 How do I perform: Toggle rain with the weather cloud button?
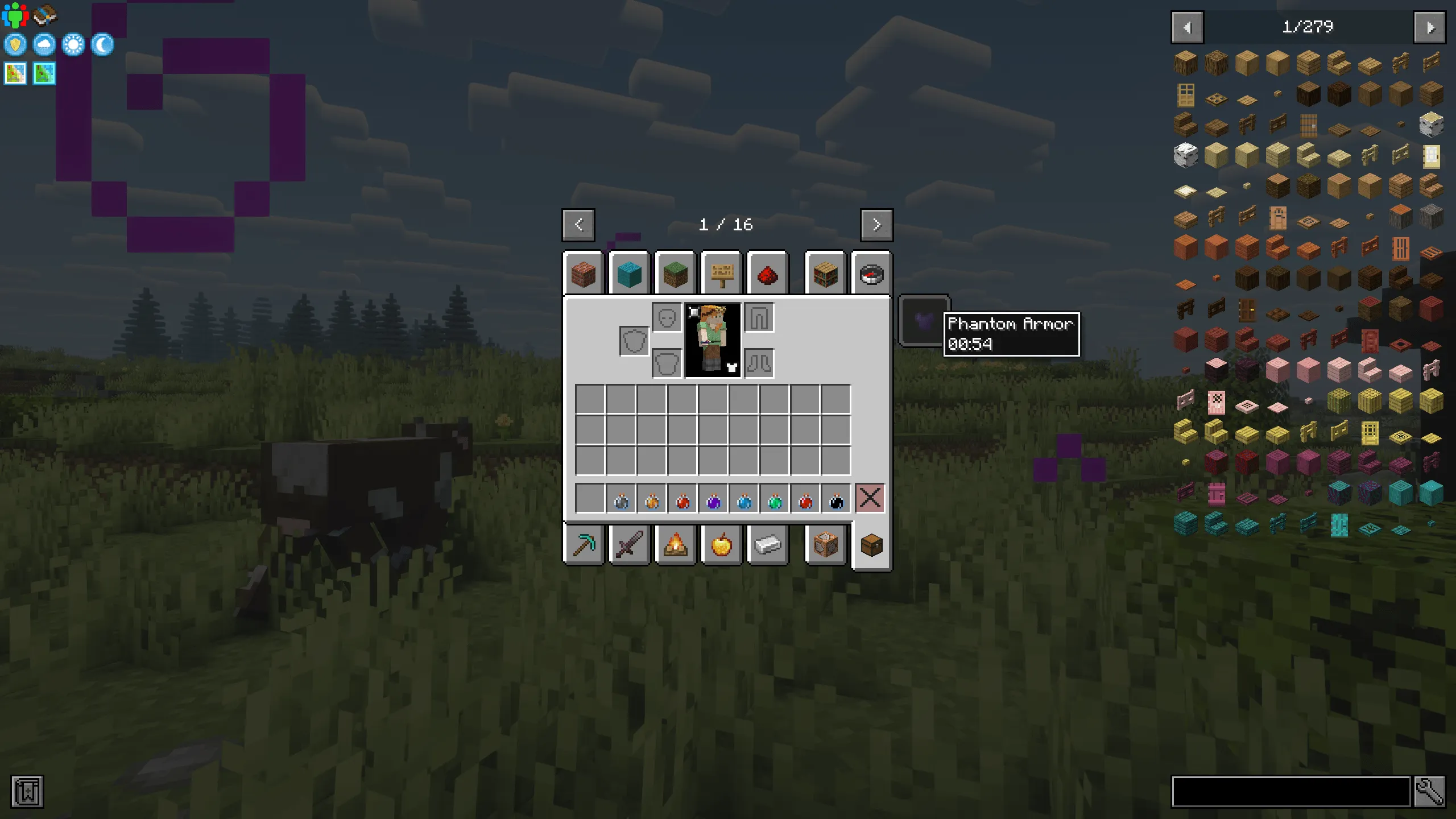point(44,45)
